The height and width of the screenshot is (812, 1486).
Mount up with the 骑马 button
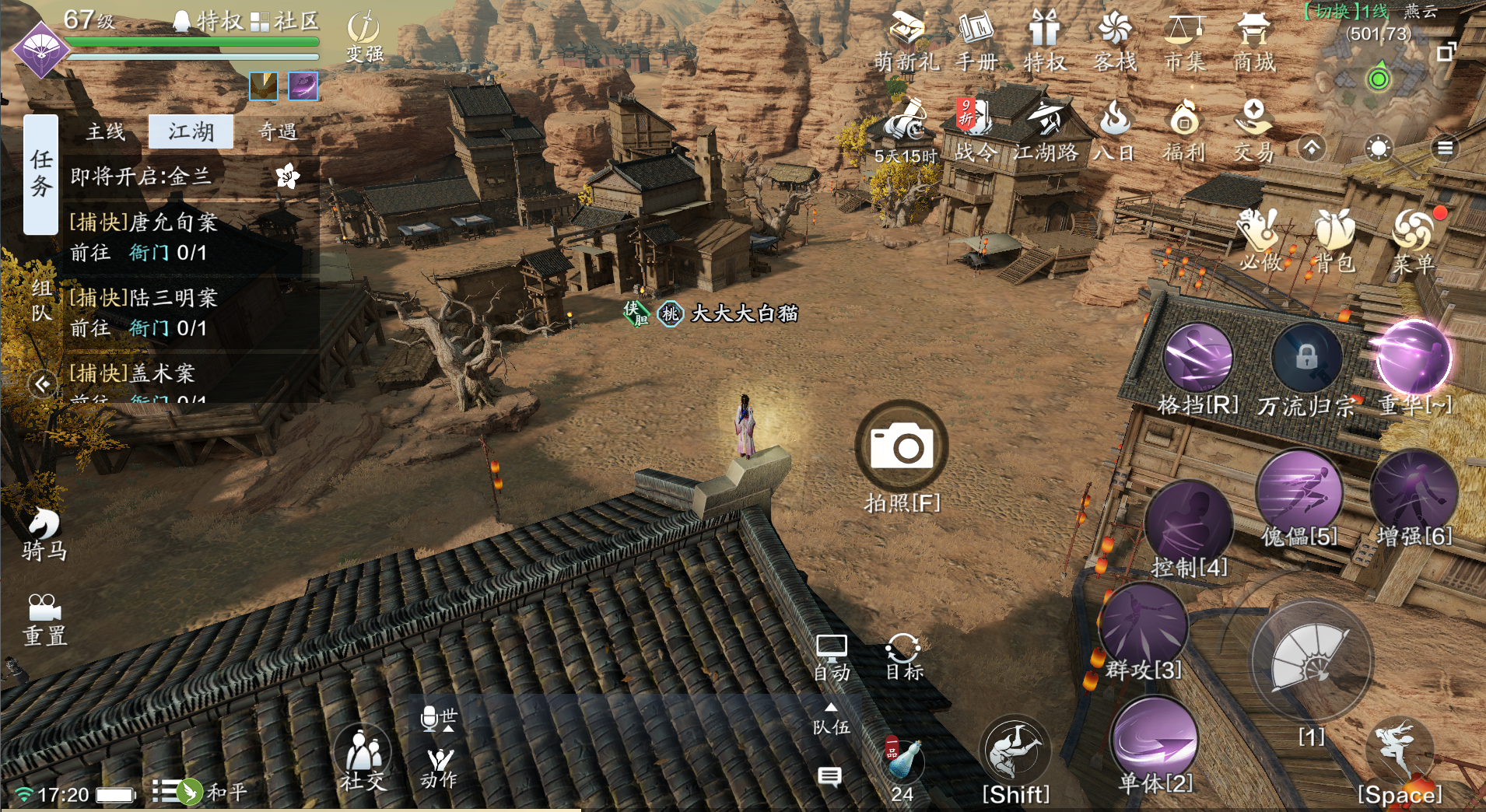44,534
